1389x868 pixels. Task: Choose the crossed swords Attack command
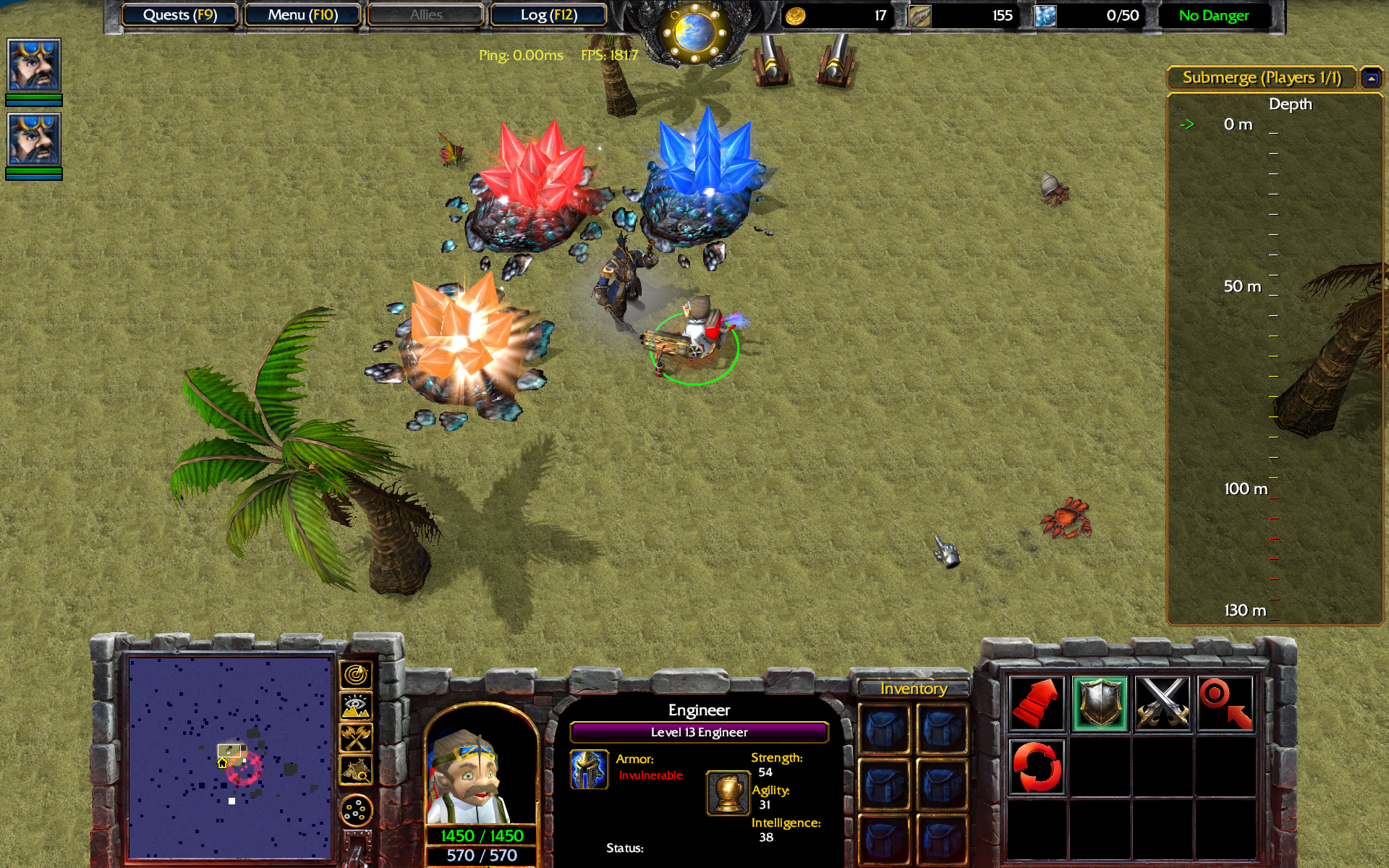[1163, 703]
